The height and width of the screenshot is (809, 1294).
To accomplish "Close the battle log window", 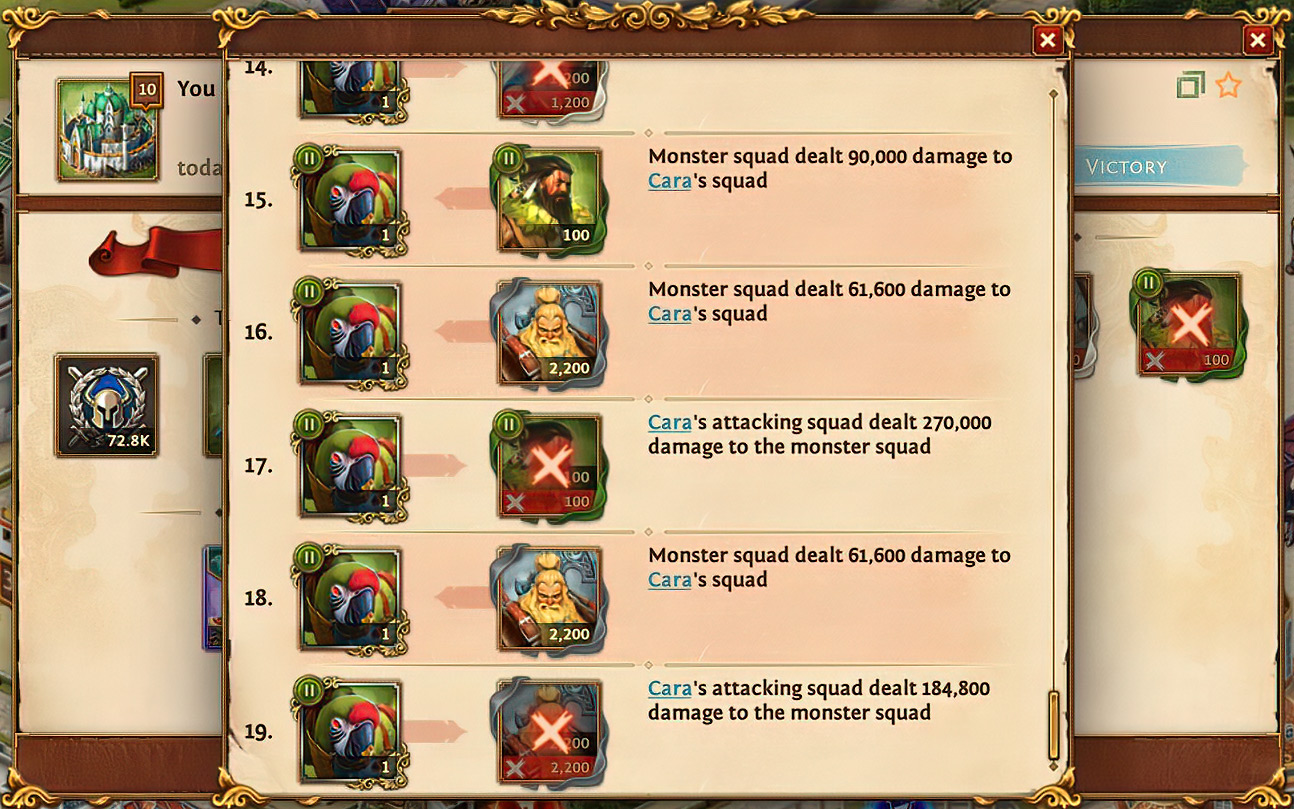I will point(1047,40).
